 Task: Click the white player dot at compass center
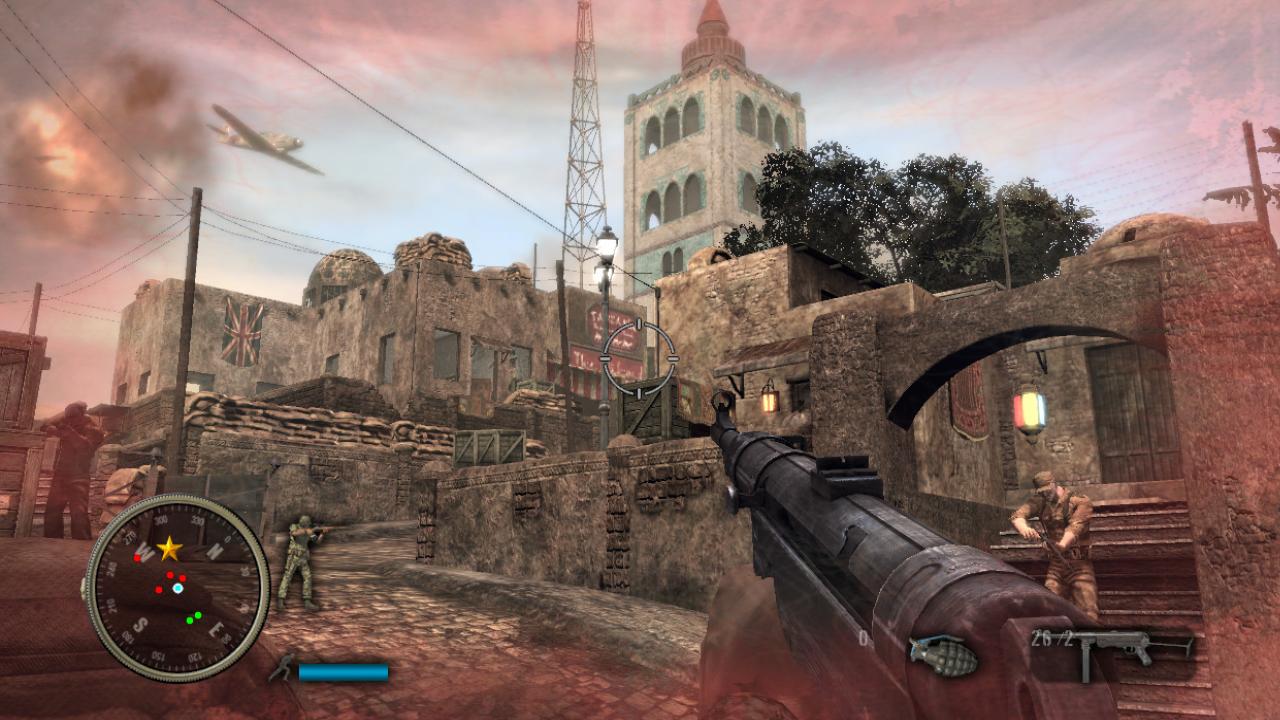[177, 588]
